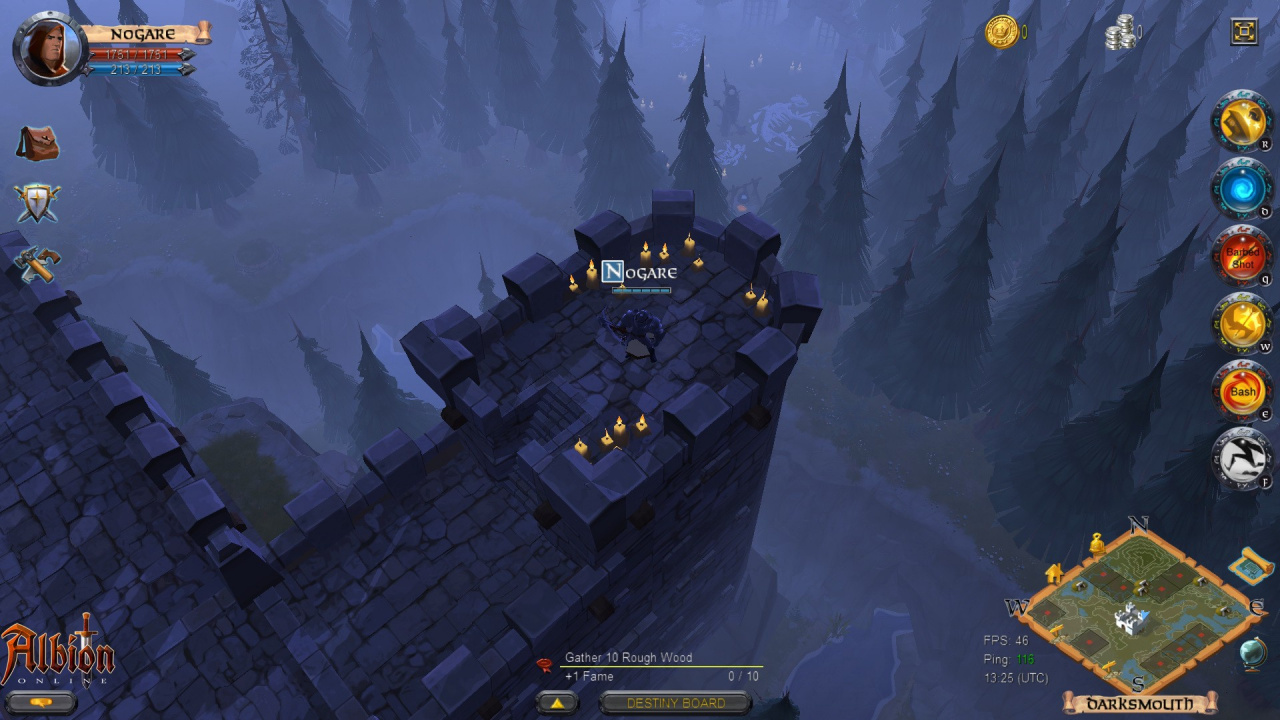Select the Gather 10 Rough Wood quest
The height and width of the screenshot is (720, 1280).
point(628,658)
